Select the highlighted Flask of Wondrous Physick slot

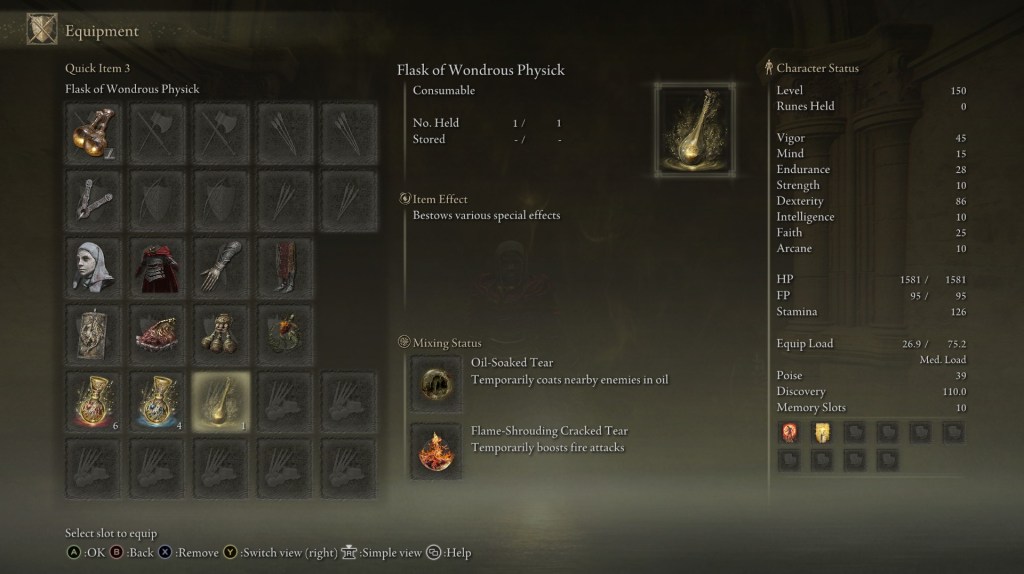tap(221, 400)
